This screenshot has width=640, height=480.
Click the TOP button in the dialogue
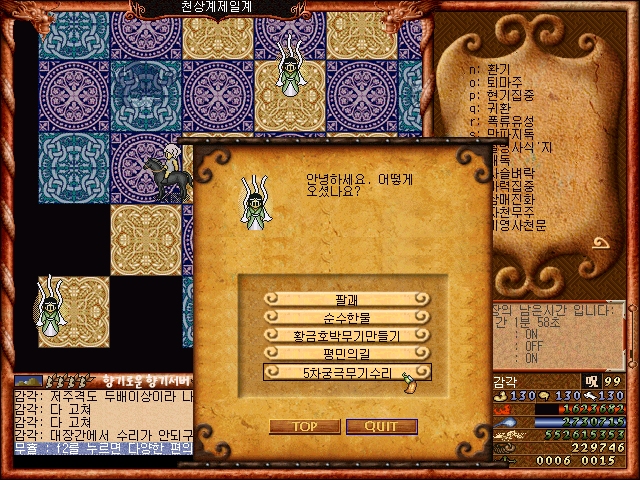[x=303, y=426]
